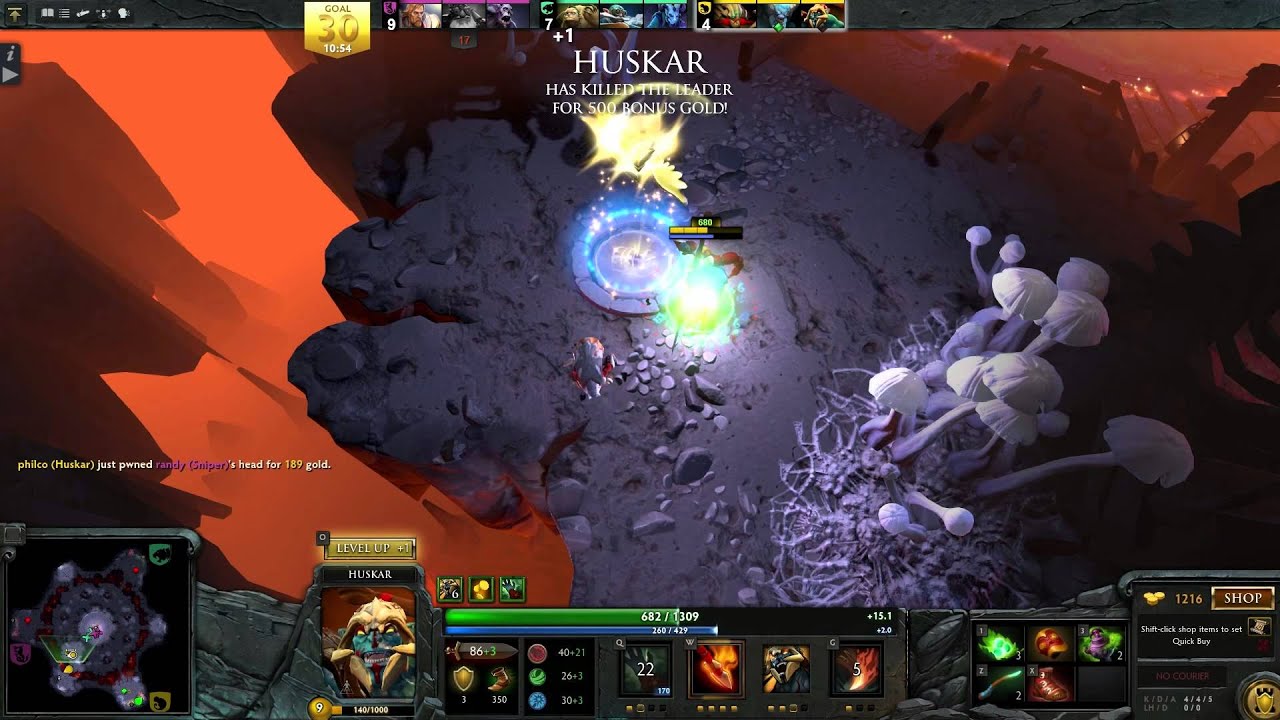The width and height of the screenshot is (1280, 720).
Task: Activate the Life Break ultimate ability
Action: 857,668
